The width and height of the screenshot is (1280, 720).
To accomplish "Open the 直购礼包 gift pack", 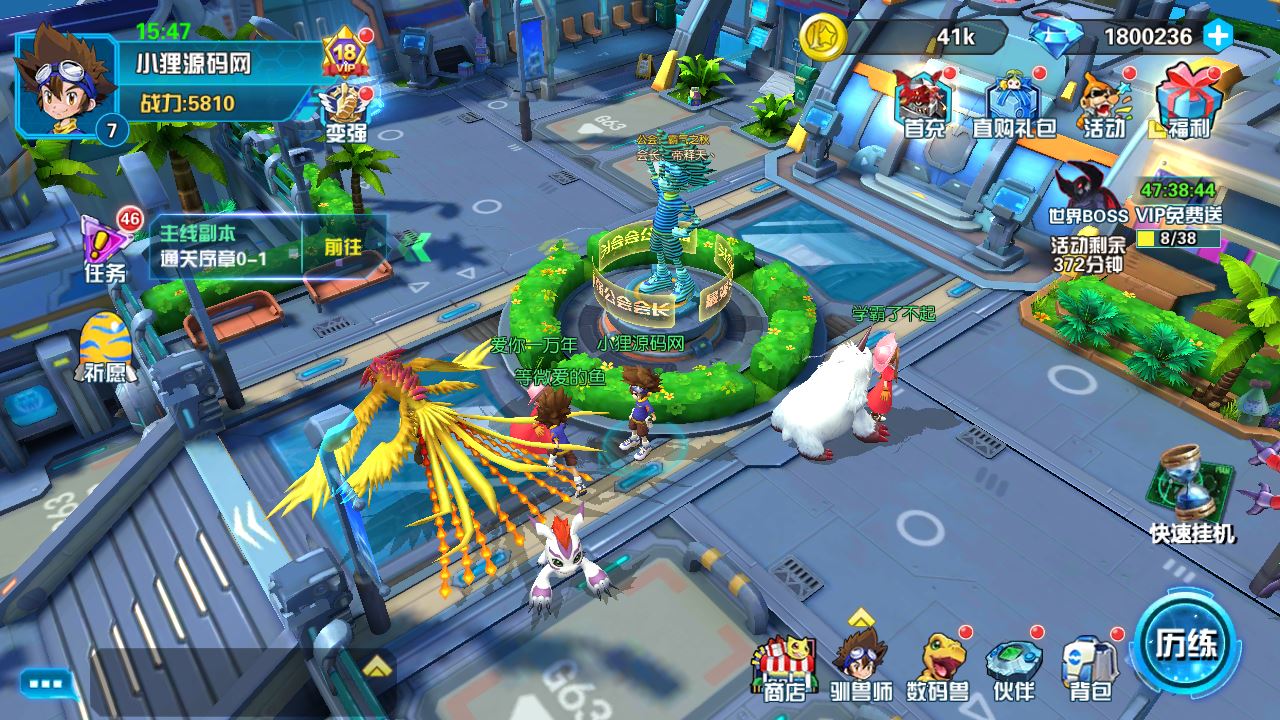I will 1014,103.
